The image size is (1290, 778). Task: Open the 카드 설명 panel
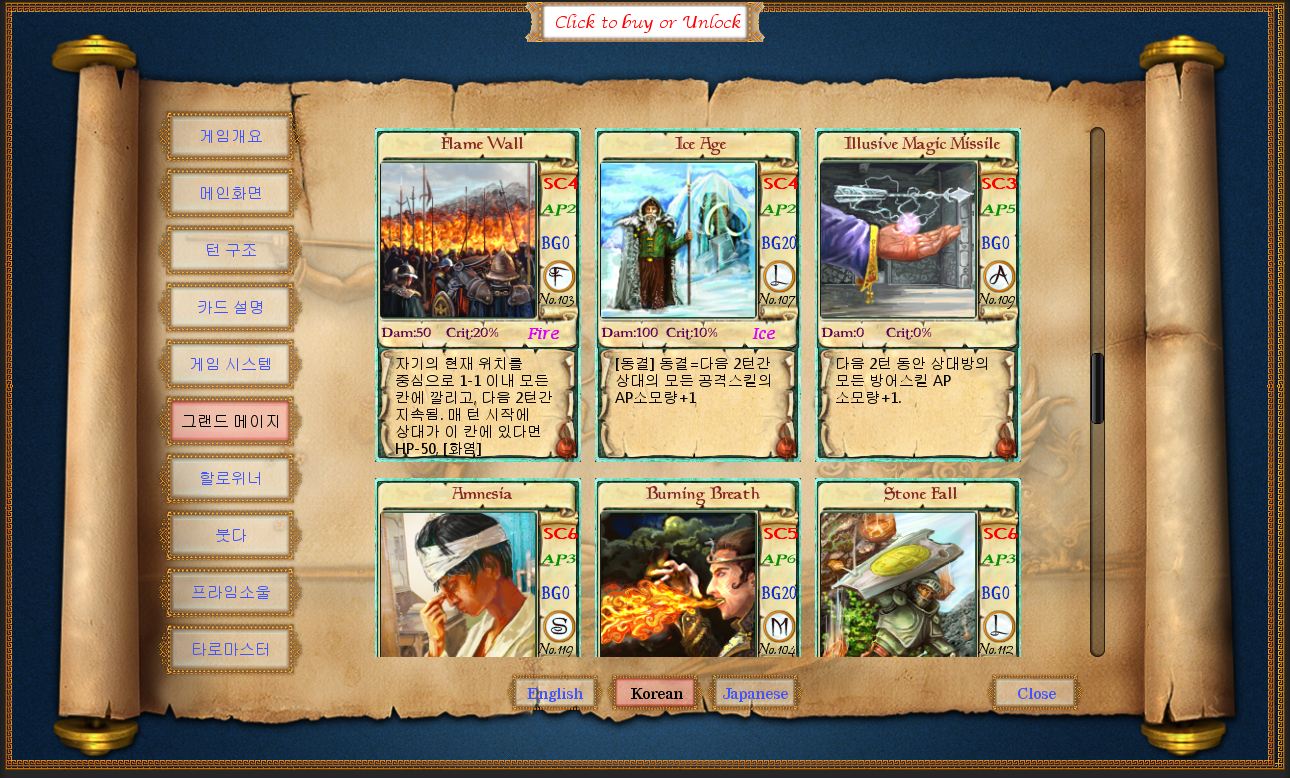[x=230, y=306]
